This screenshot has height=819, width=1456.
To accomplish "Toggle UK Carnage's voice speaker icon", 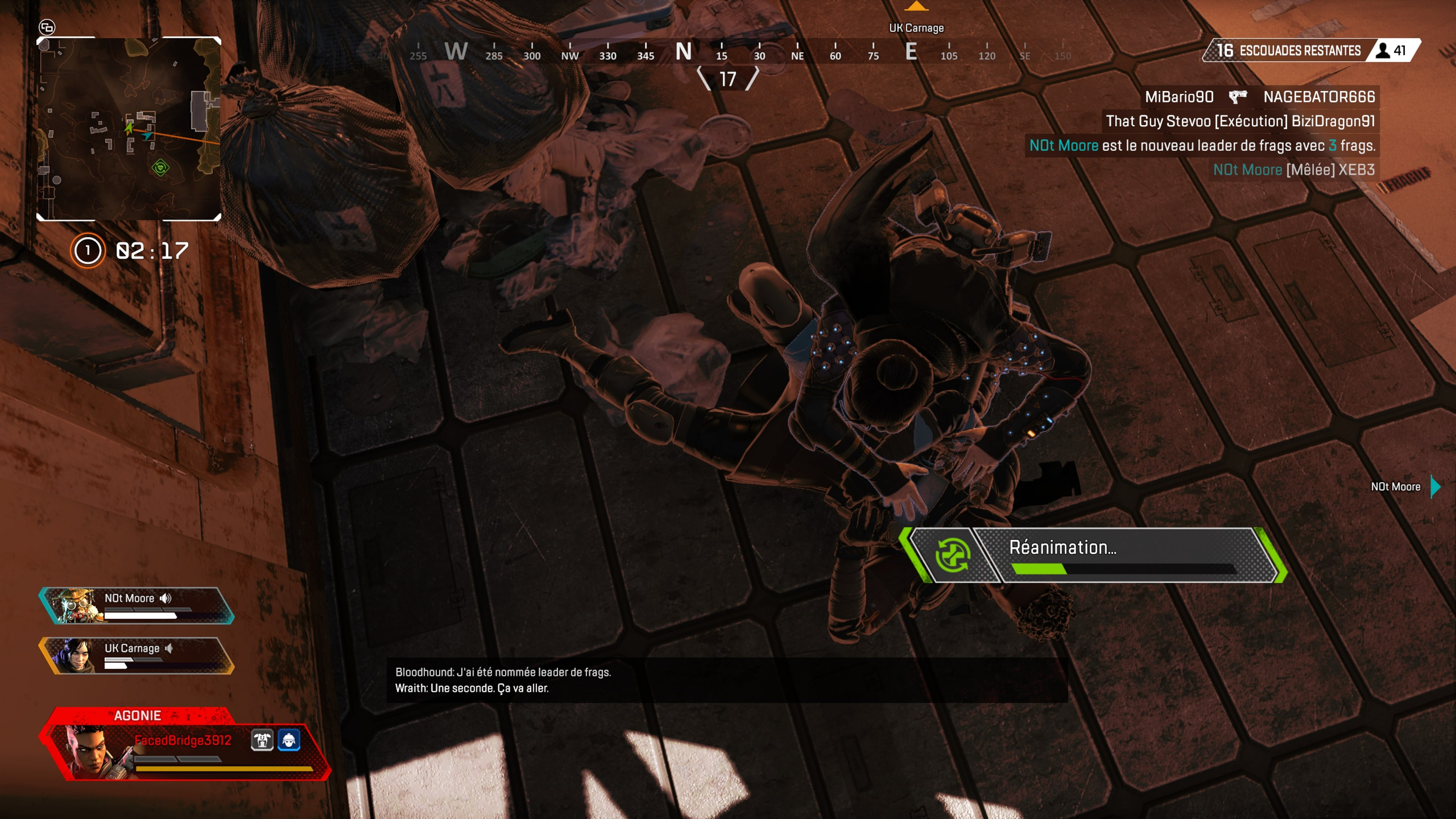I will [x=168, y=648].
